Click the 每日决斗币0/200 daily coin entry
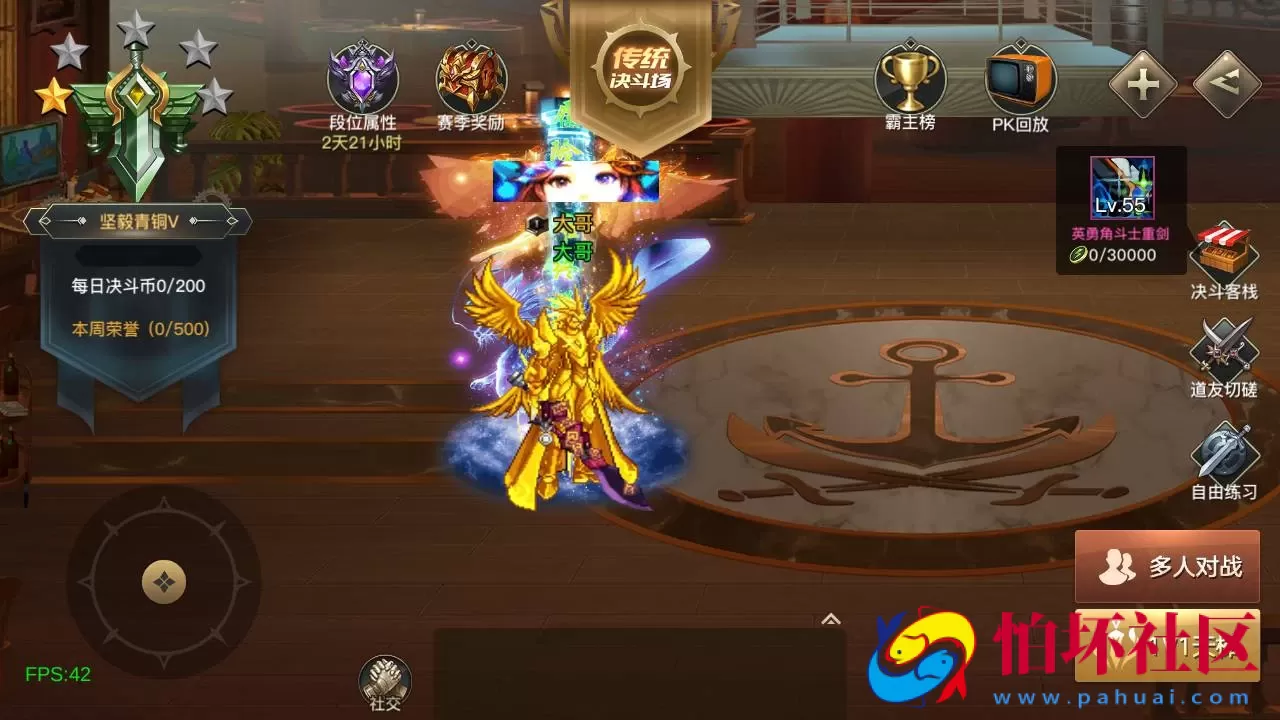The height and width of the screenshot is (720, 1280). coord(140,285)
